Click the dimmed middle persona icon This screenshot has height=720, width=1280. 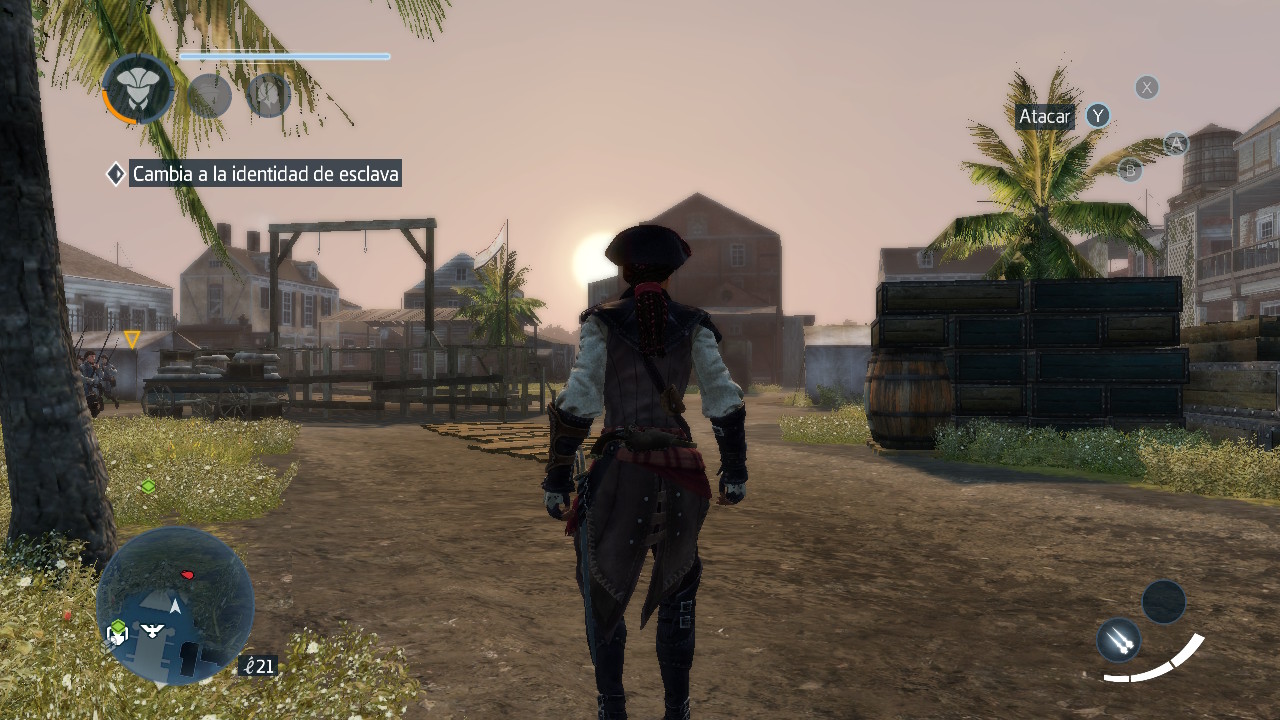click(x=210, y=96)
